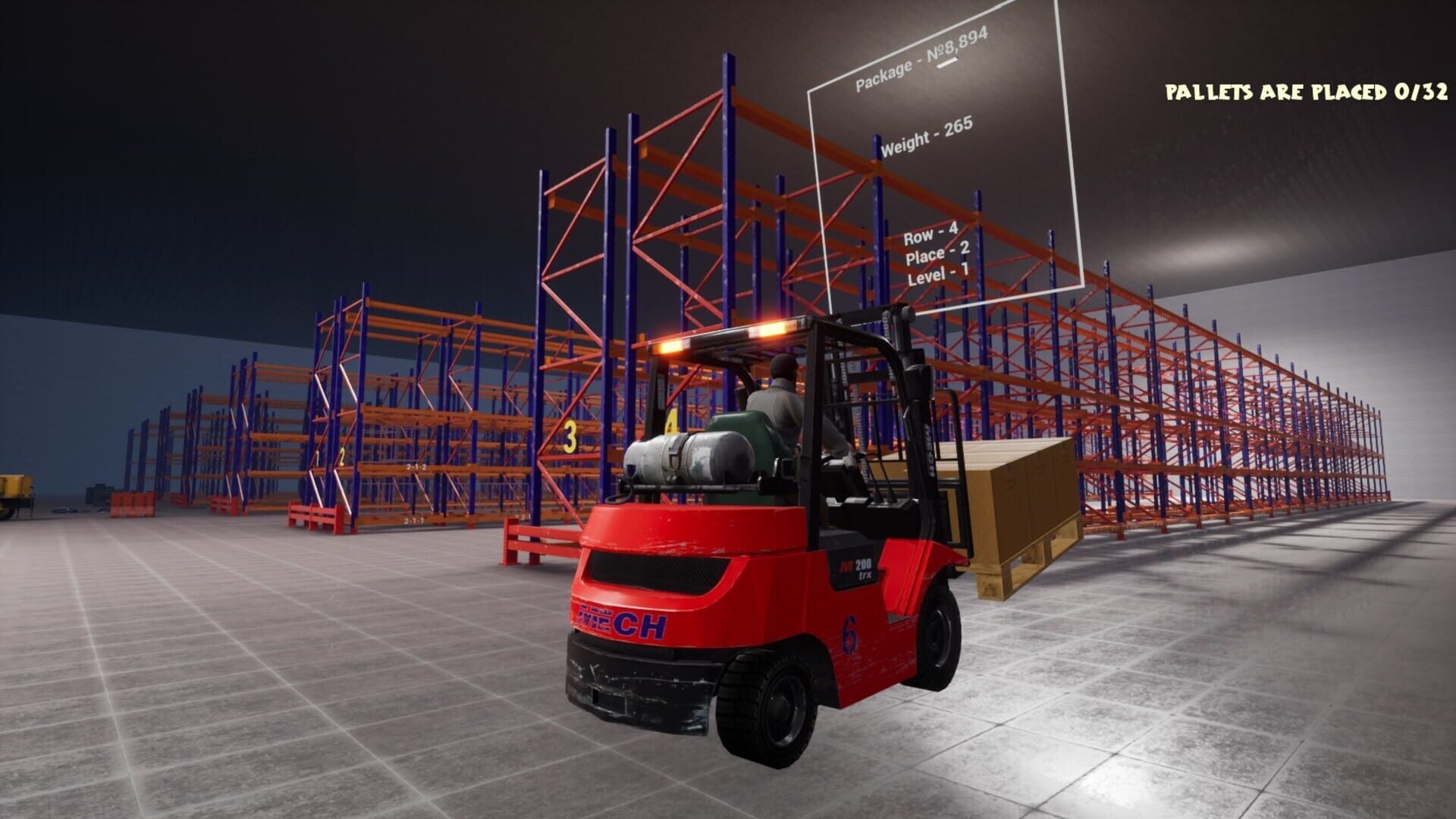Click the 2-1-1 shelf location label
1456x819 pixels.
point(413,520)
